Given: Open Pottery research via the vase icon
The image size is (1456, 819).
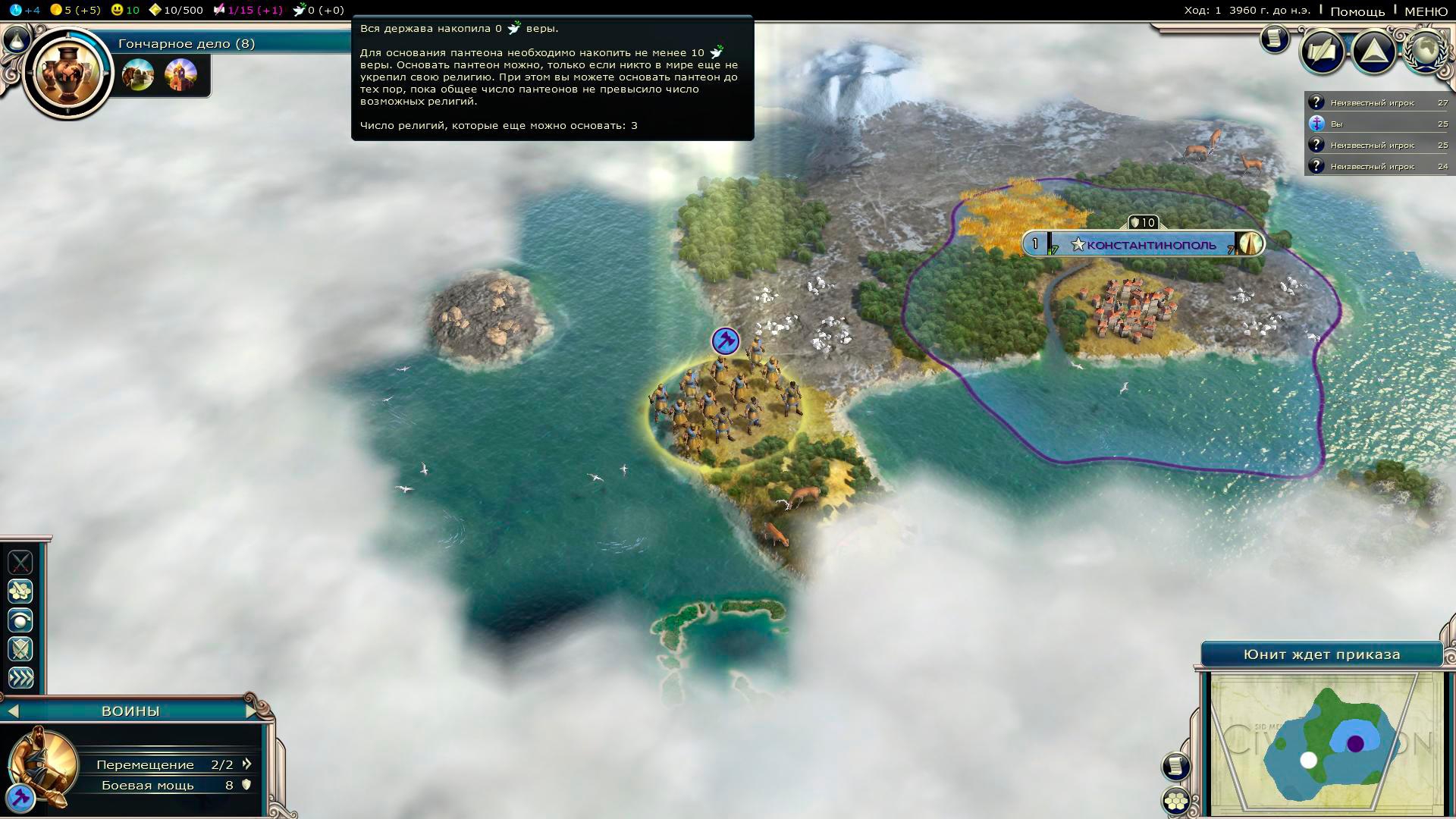Looking at the screenshot, I should tap(68, 73).
